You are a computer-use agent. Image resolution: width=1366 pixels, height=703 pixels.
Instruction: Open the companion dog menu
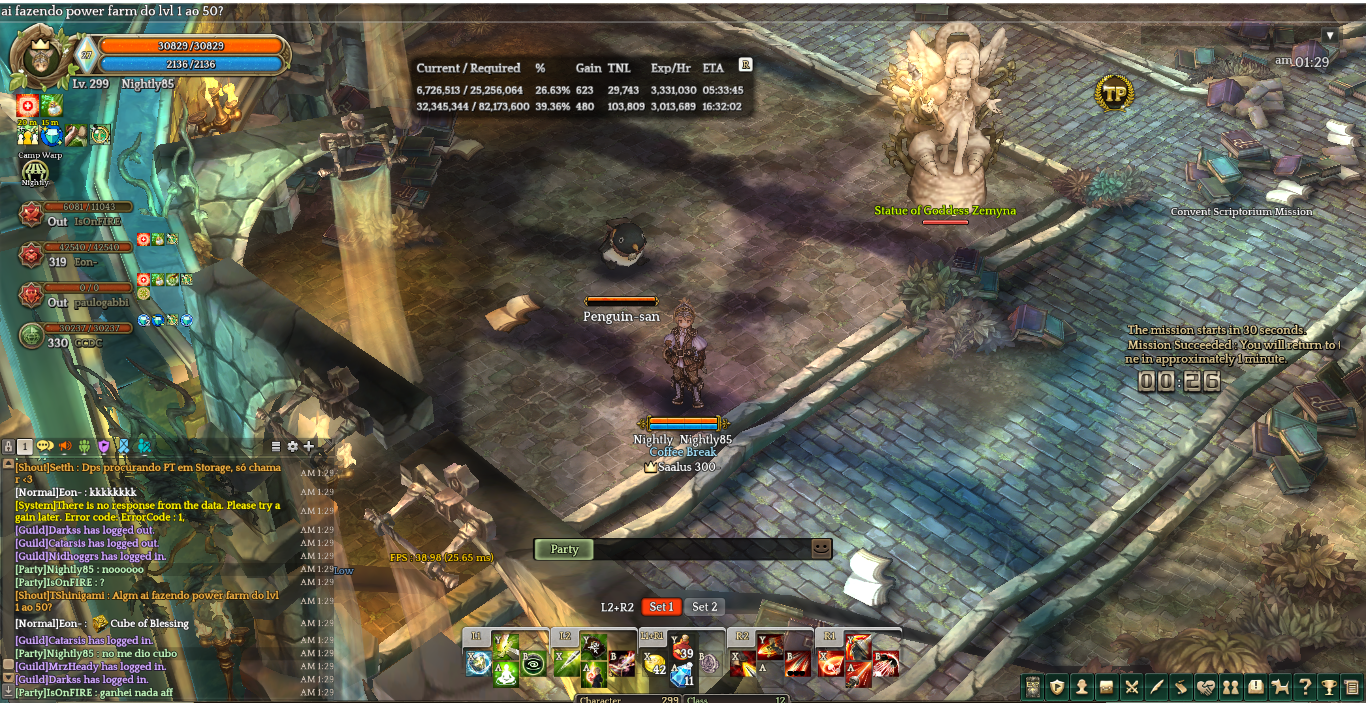point(1279,687)
